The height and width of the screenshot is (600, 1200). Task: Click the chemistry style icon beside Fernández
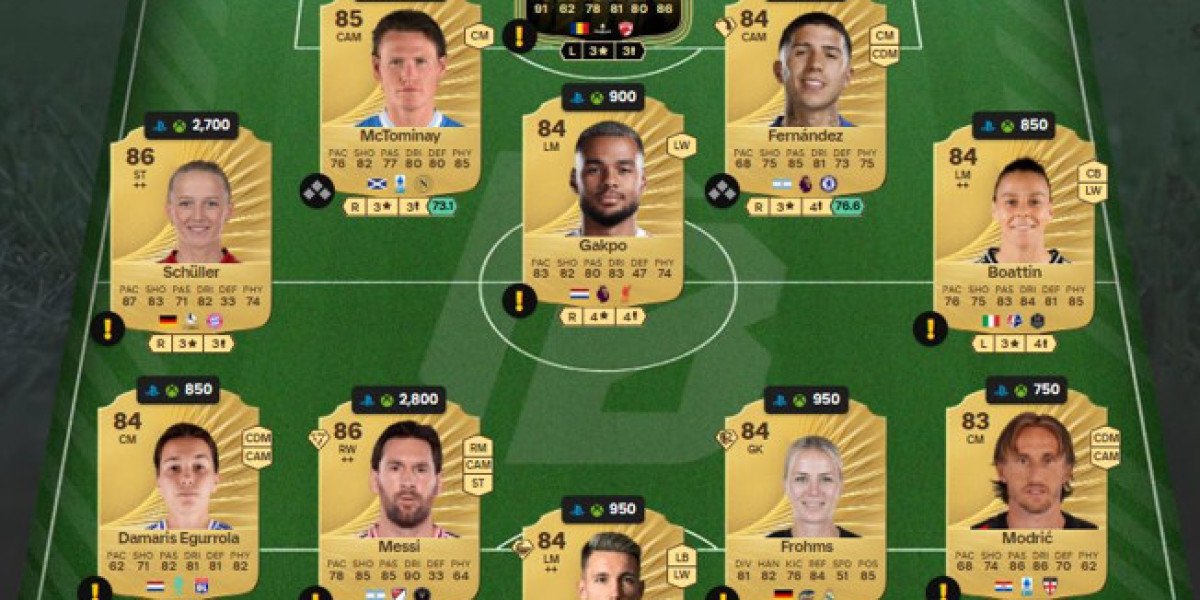[x=722, y=190]
